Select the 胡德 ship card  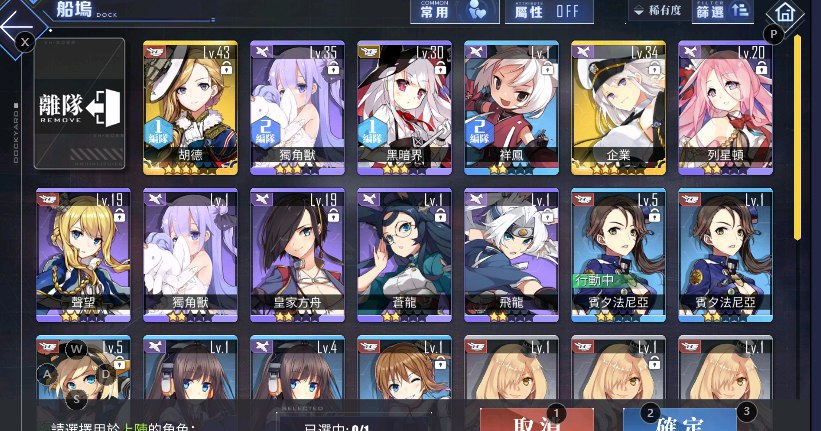[x=190, y=108]
